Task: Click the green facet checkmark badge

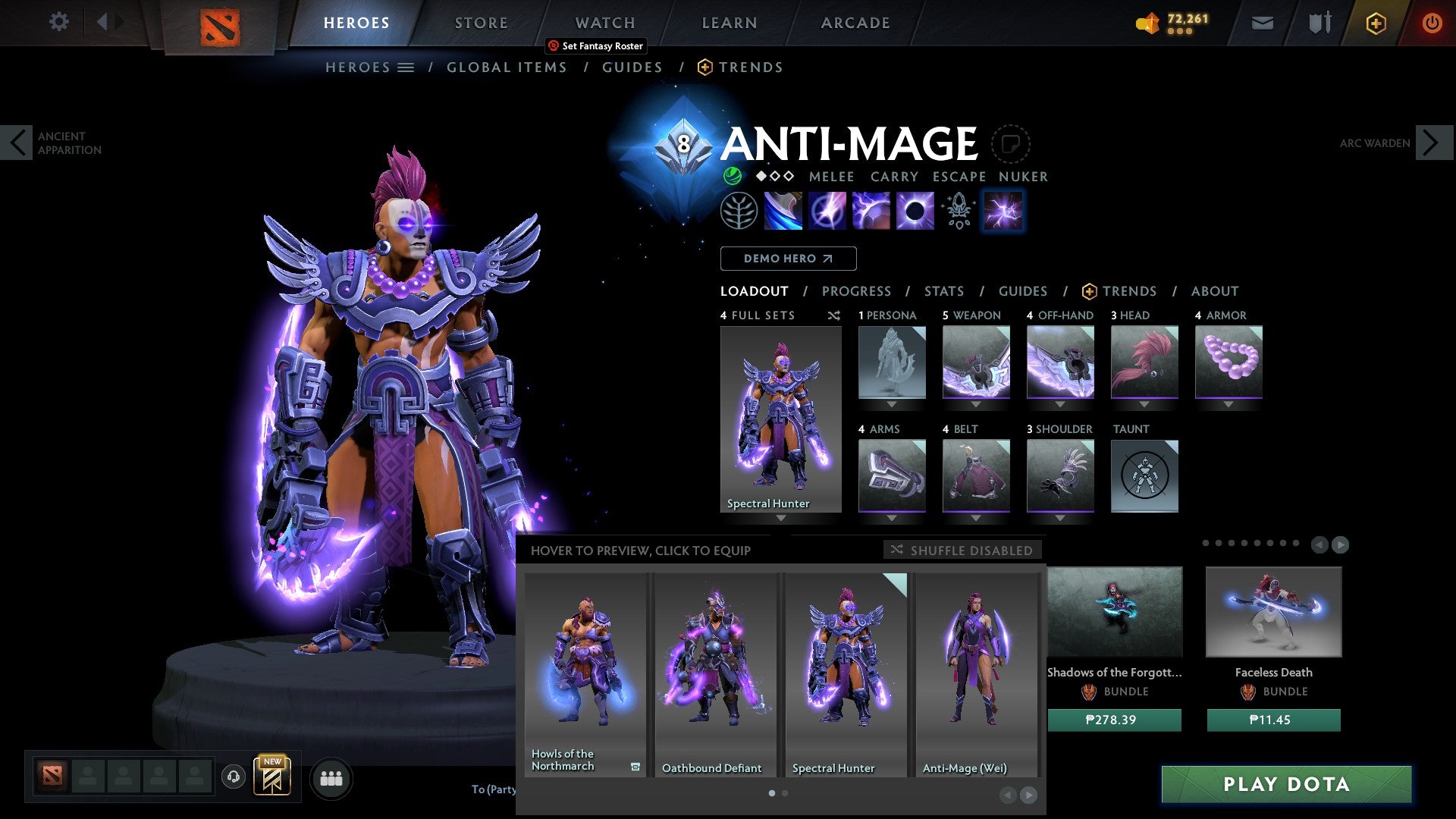Action: click(x=730, y=177)
